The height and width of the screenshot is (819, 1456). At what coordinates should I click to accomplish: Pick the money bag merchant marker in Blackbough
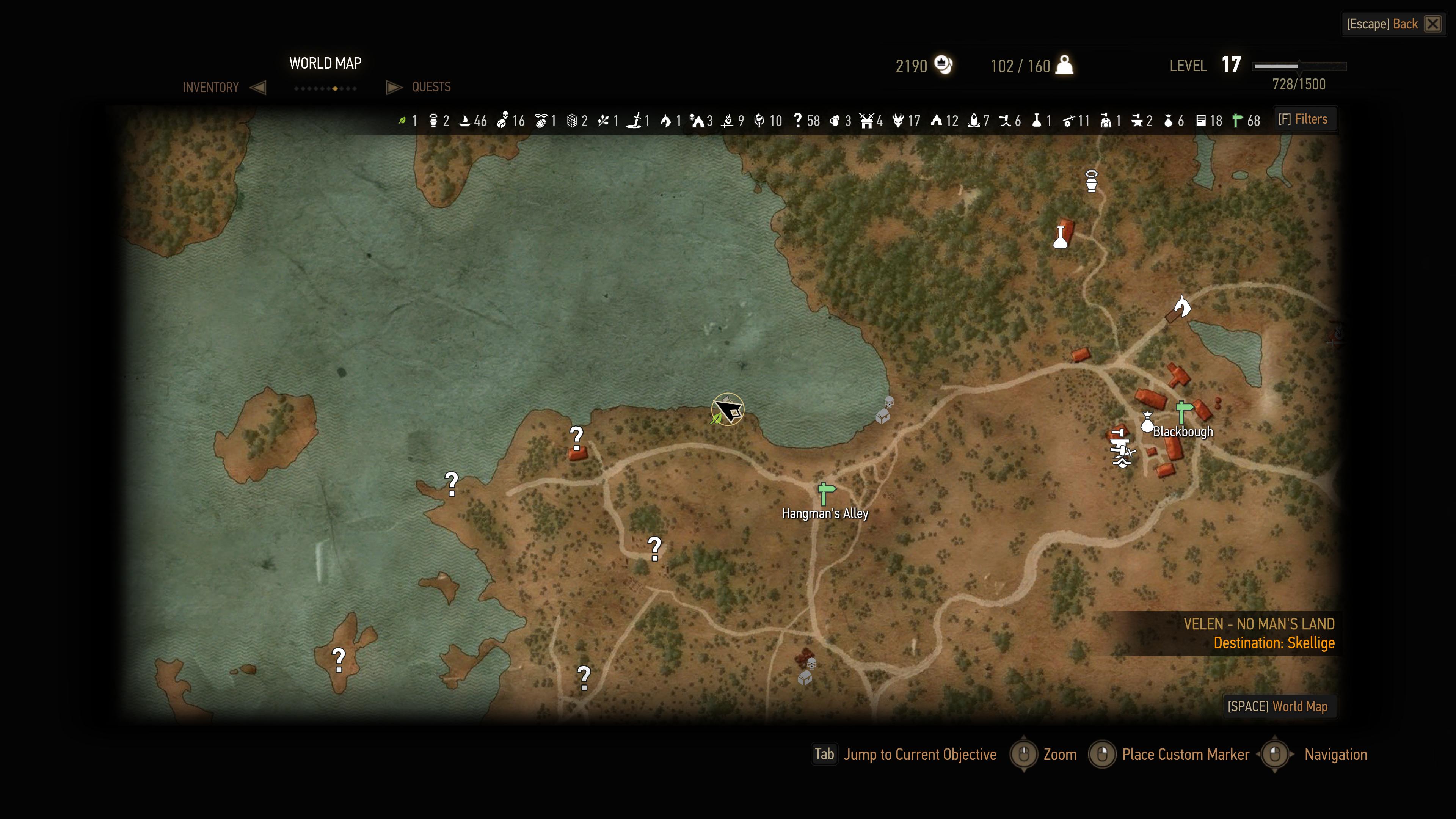coord(1147,423)
